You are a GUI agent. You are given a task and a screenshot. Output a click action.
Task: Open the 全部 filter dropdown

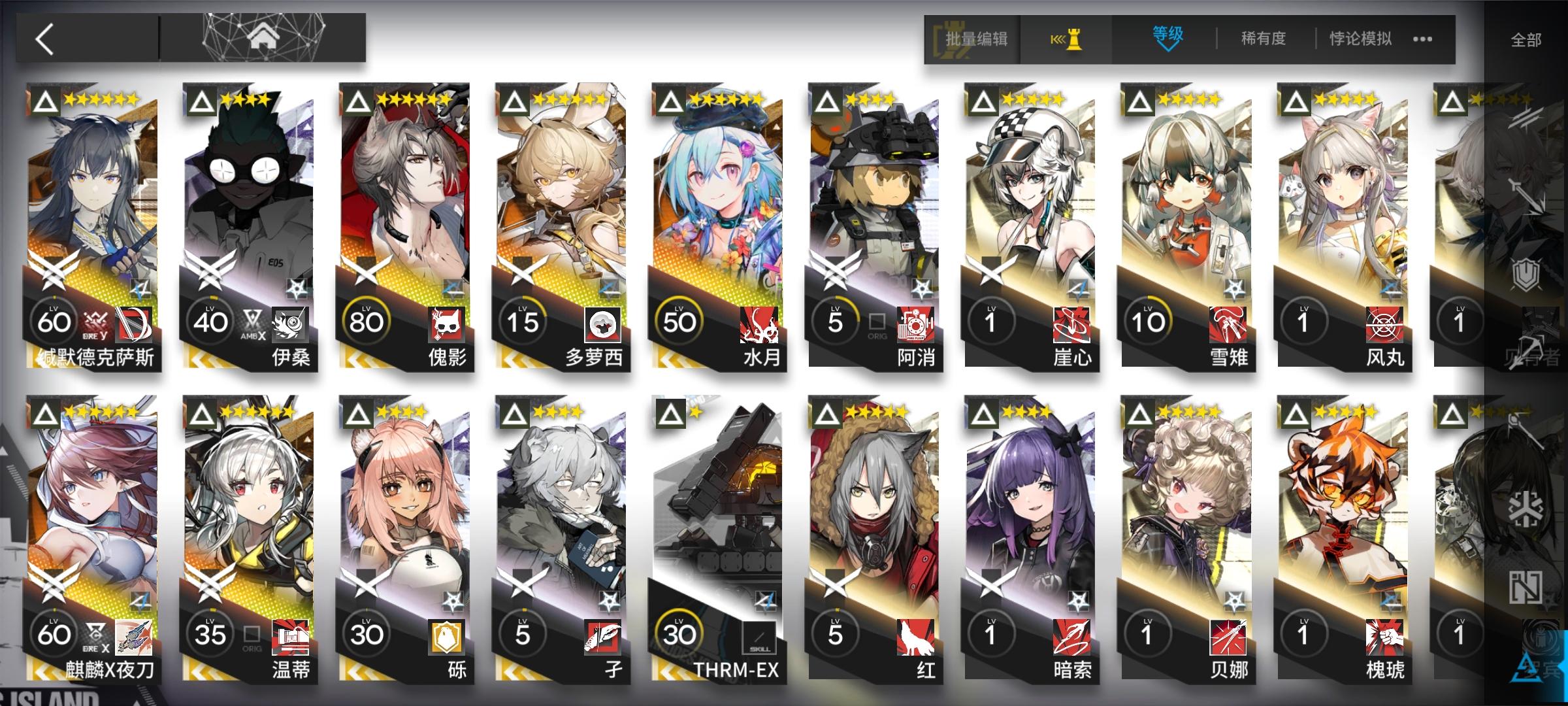tap(1526, 39)
